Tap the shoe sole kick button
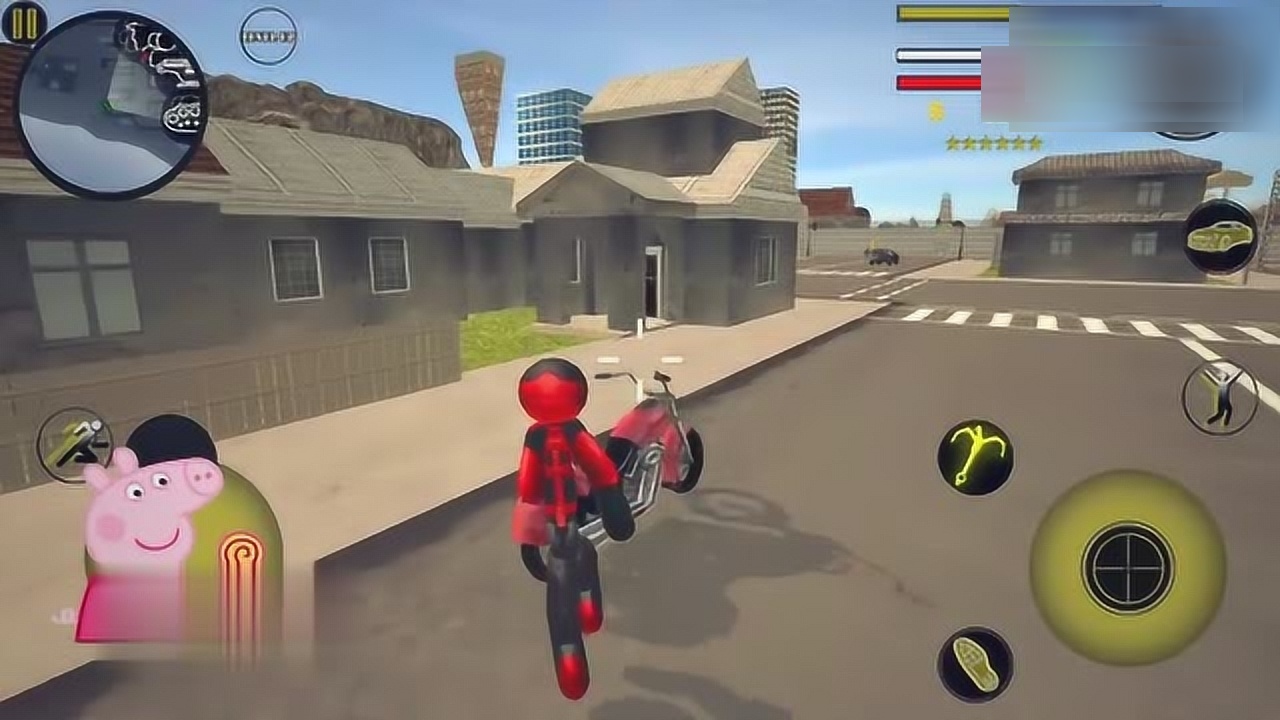The height and width of the screenshot is (720, 1280). point(975,664)
